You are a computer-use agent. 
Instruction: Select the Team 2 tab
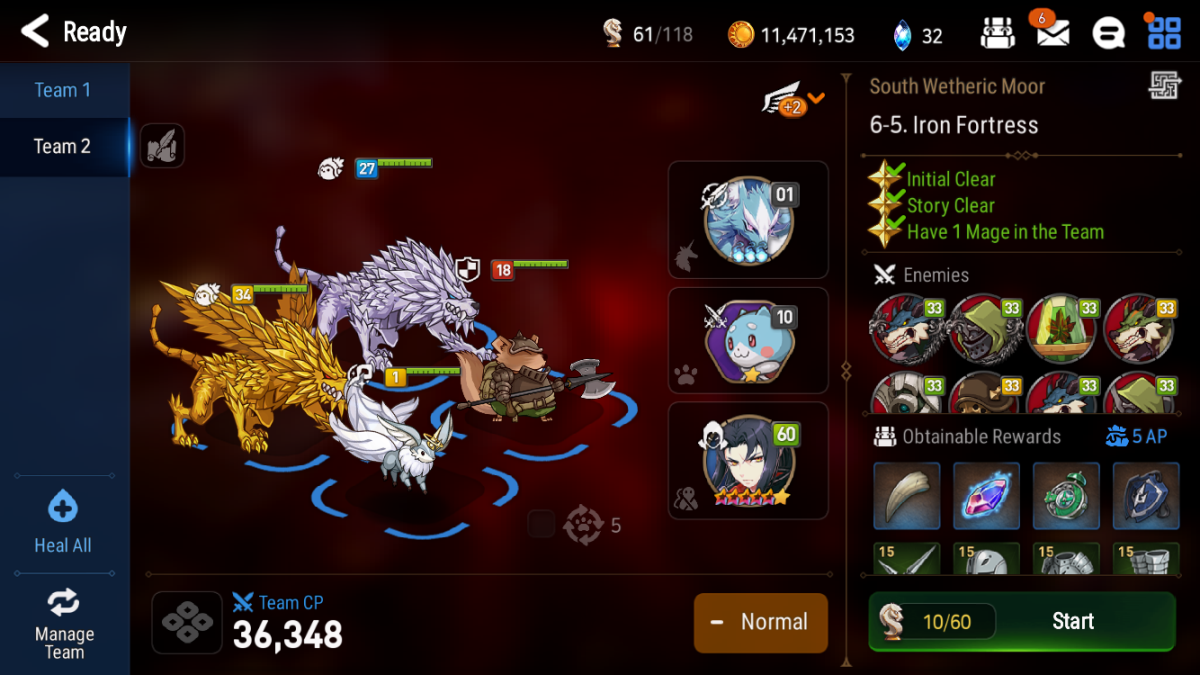pyautogui.click(x=63, y=146)
